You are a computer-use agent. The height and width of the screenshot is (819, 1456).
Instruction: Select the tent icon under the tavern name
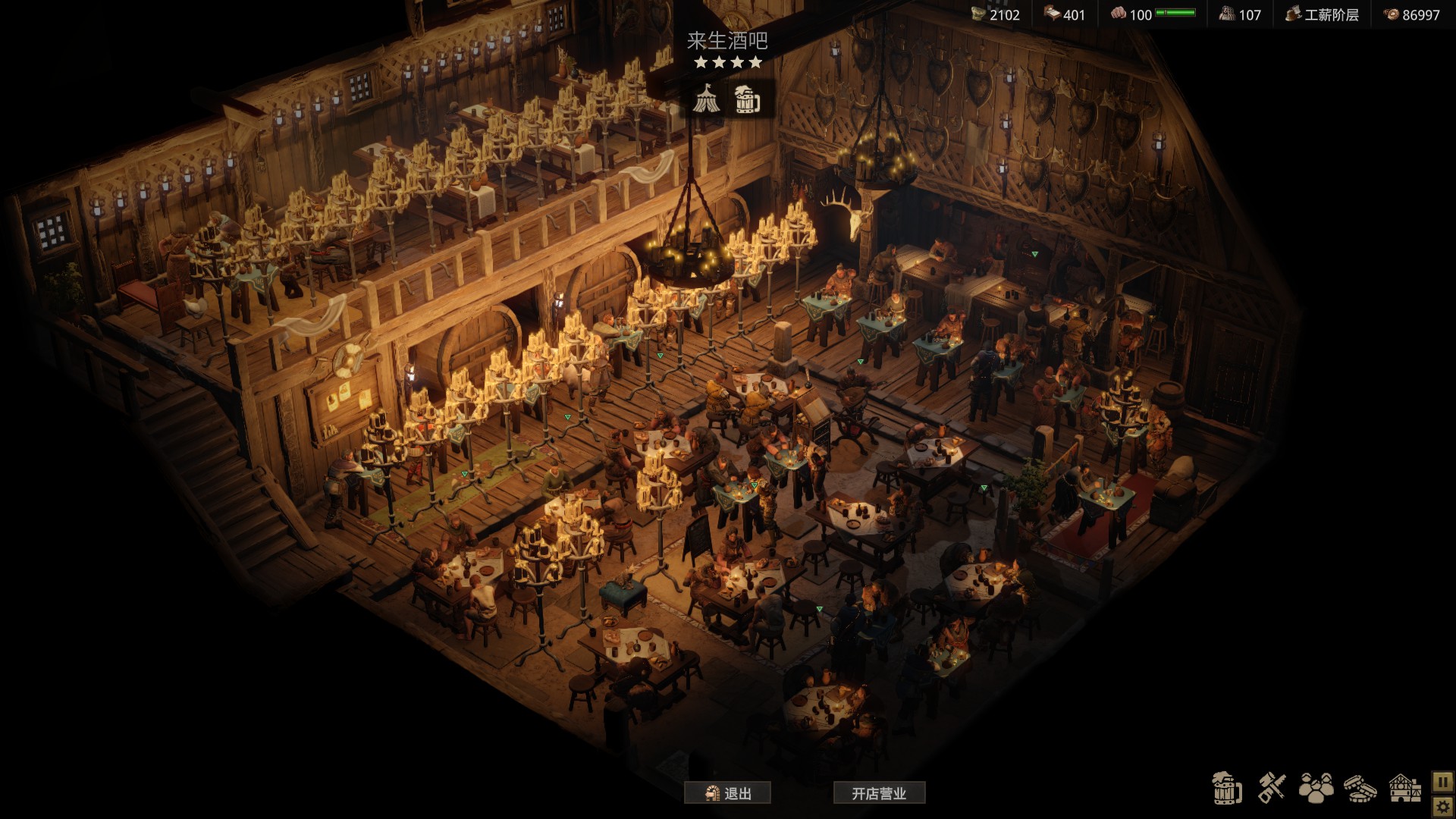707,99
